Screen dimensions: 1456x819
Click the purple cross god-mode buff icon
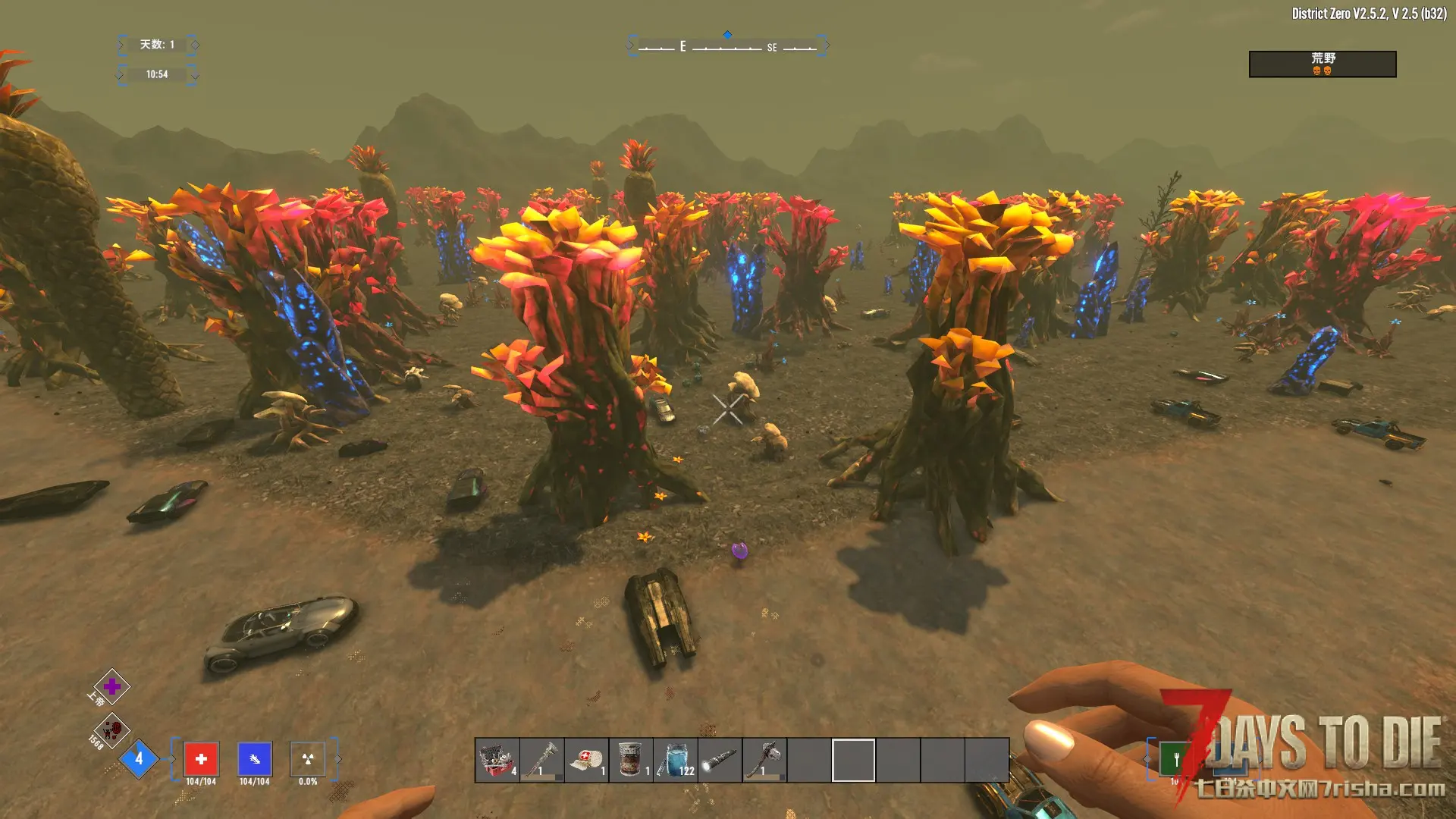[111, 687]
